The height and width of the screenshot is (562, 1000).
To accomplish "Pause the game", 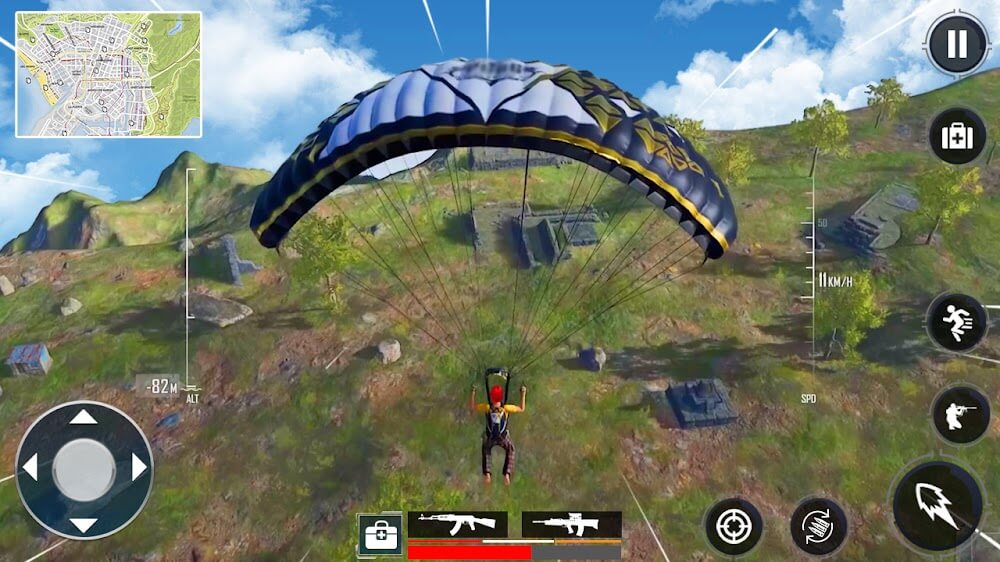I will [x=957, y=44].
